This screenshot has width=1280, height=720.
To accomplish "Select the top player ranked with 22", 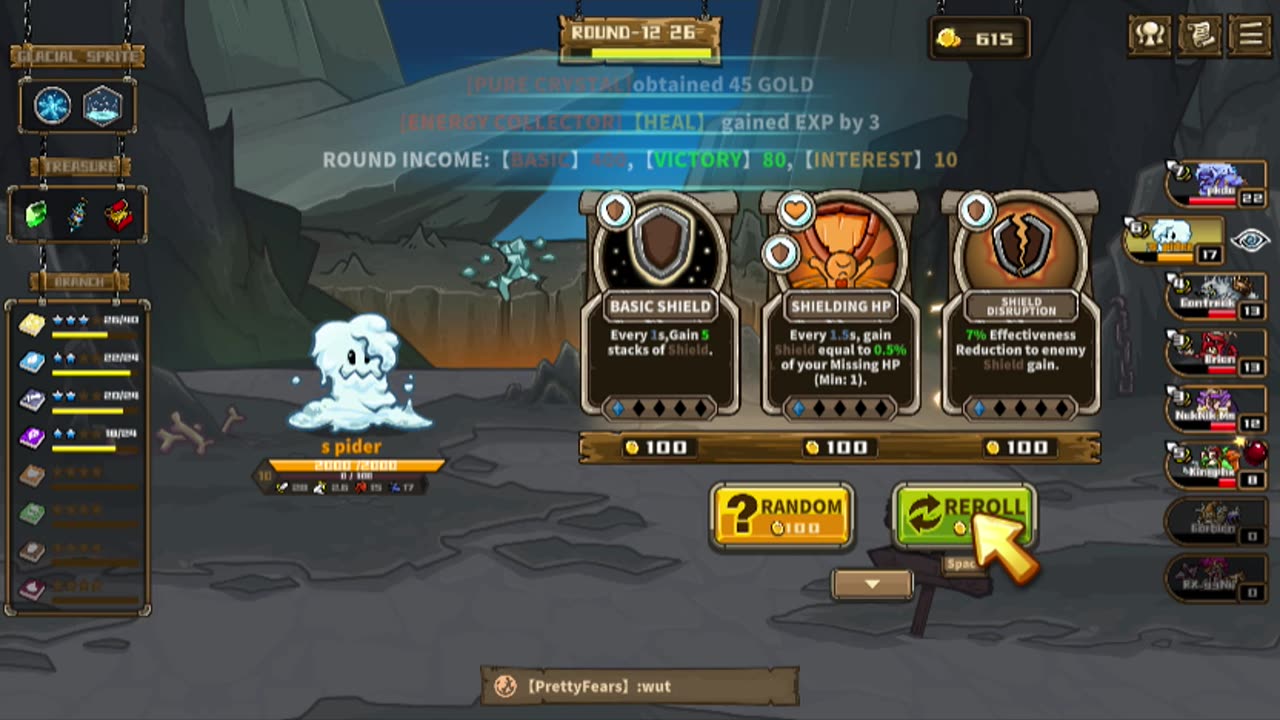I will click(x=1216, y=184).
